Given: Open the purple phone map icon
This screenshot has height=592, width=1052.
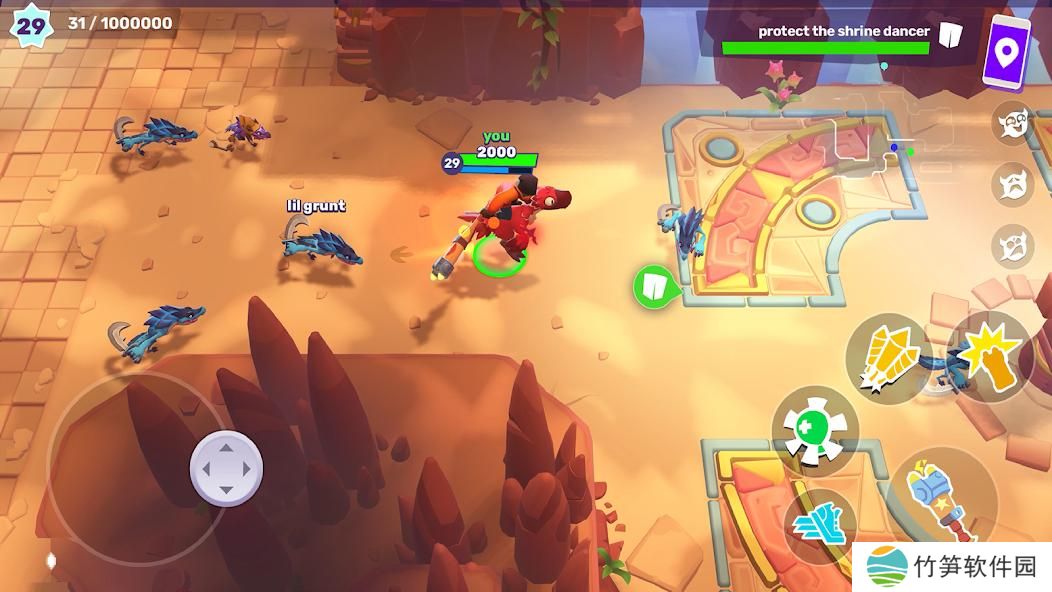Looking at the screenshot, I should pos(1006,51).
